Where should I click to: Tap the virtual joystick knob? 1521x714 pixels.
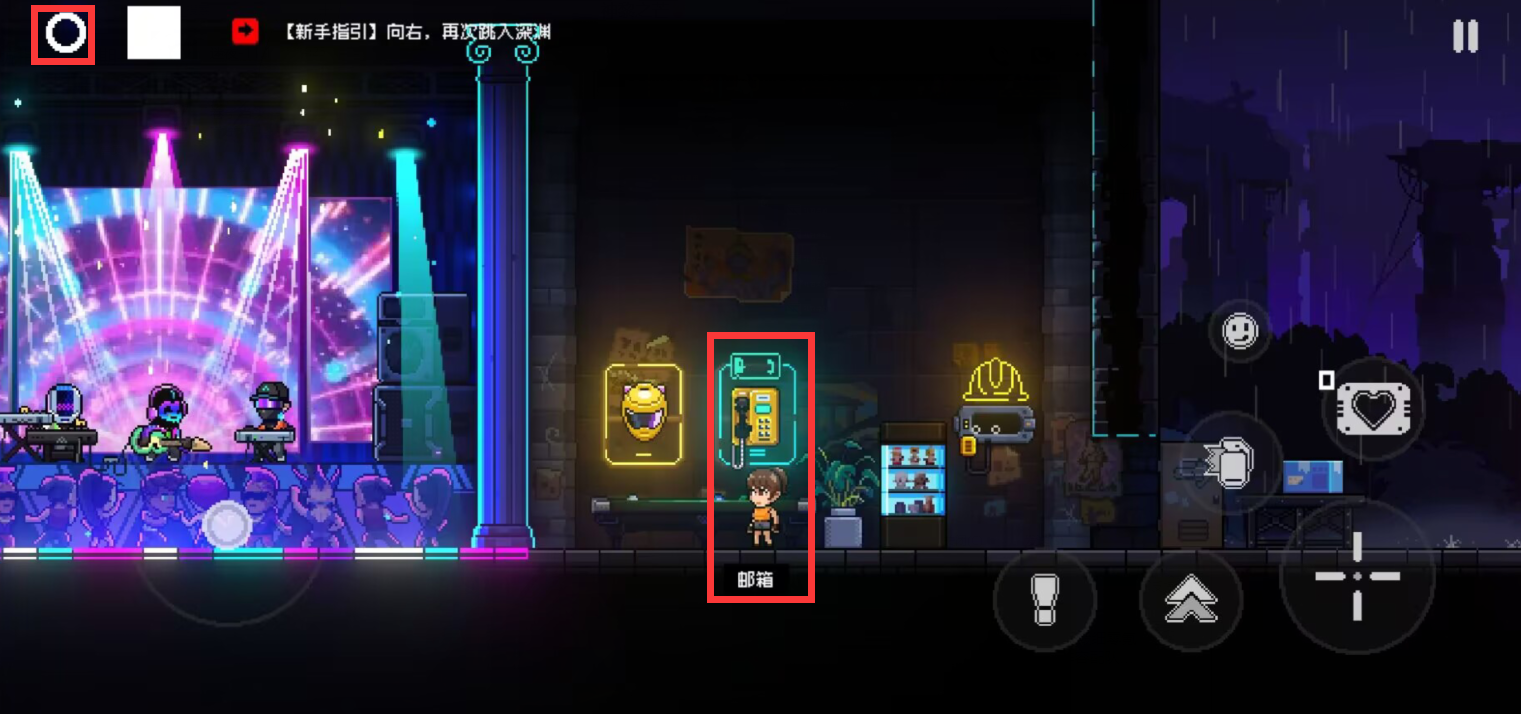[227, 523]
